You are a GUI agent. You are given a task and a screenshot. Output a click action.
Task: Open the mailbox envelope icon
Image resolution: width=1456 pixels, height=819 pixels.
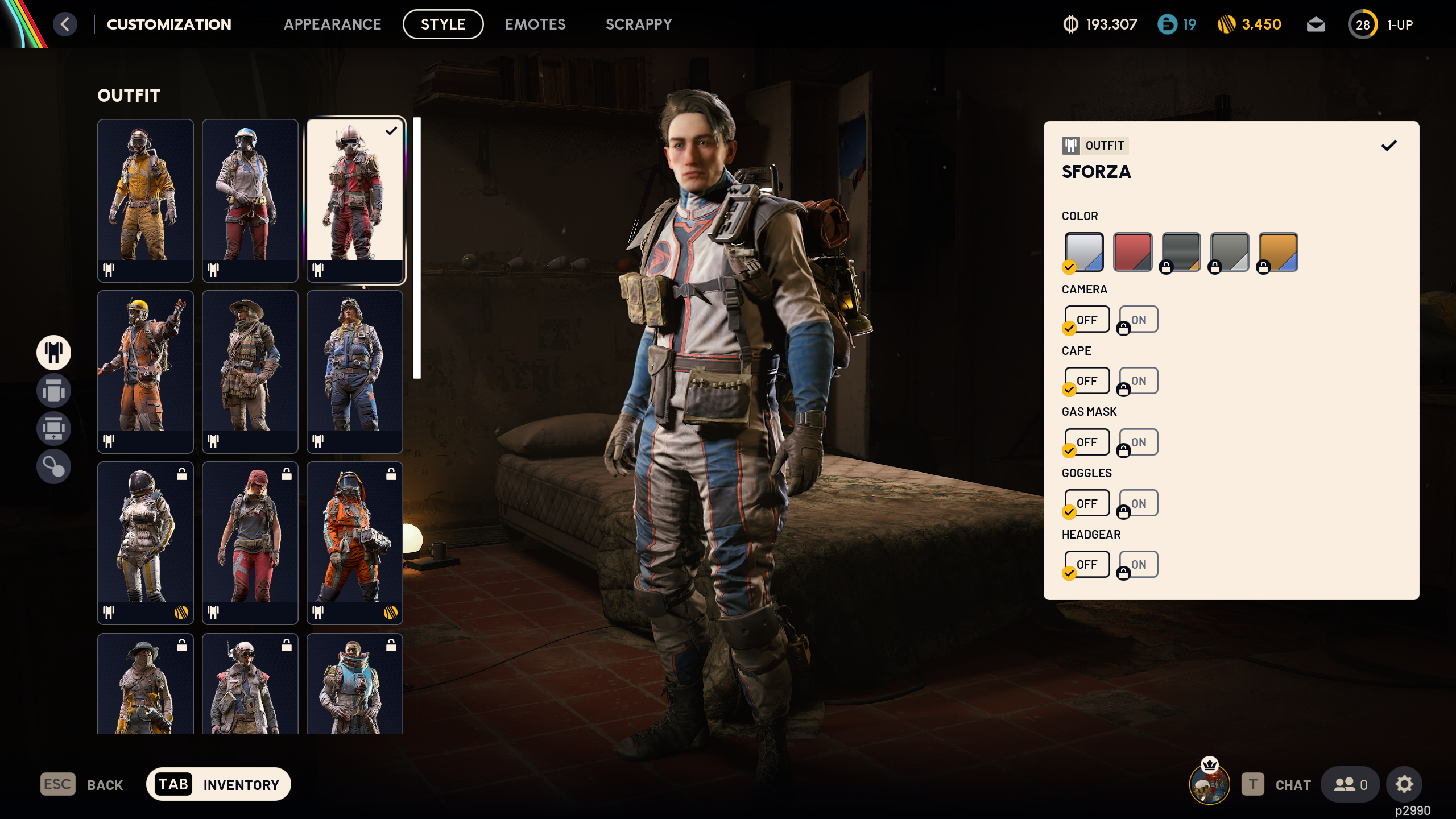(x=1316, y=24)
